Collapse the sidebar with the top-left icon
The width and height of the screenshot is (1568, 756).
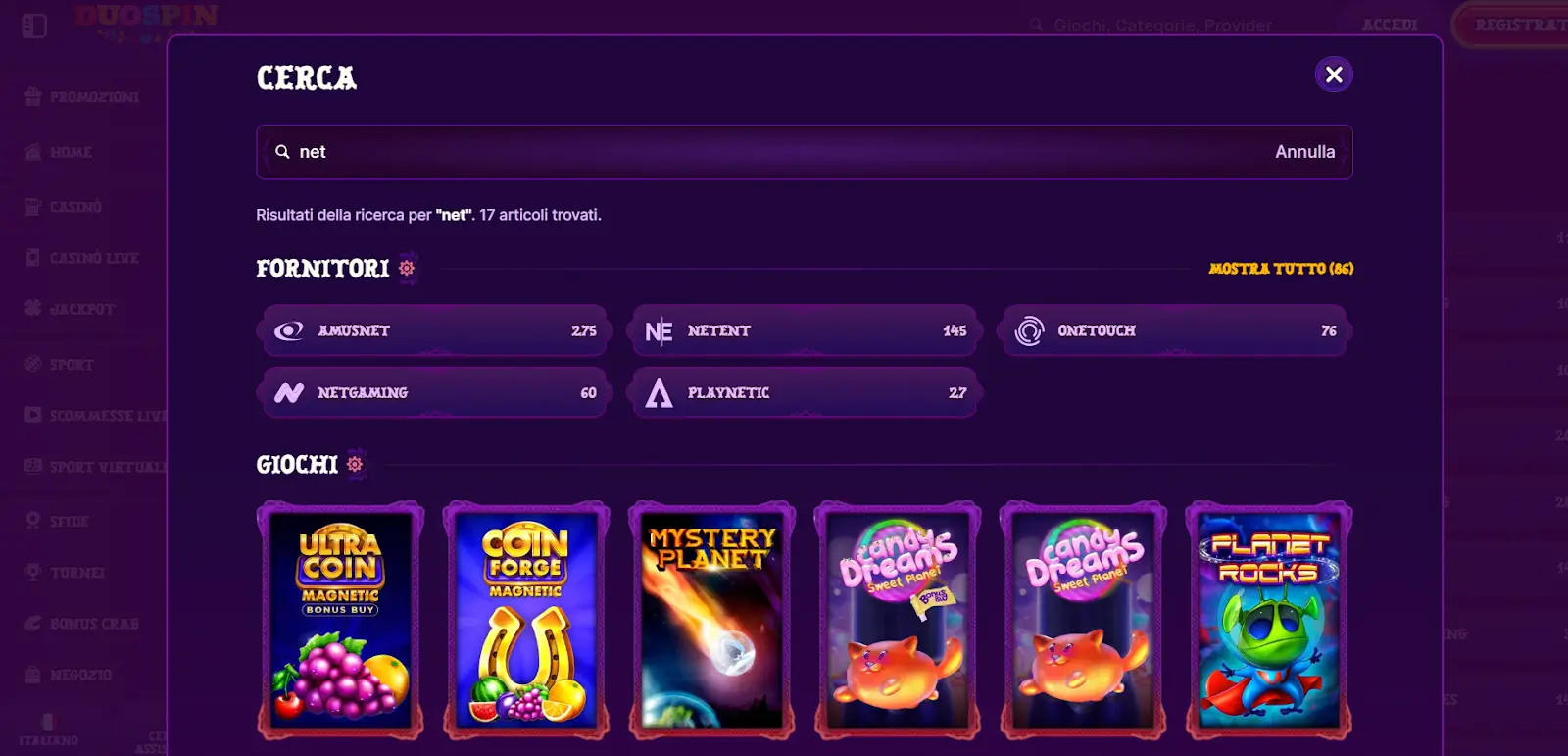tap(35, 25)
